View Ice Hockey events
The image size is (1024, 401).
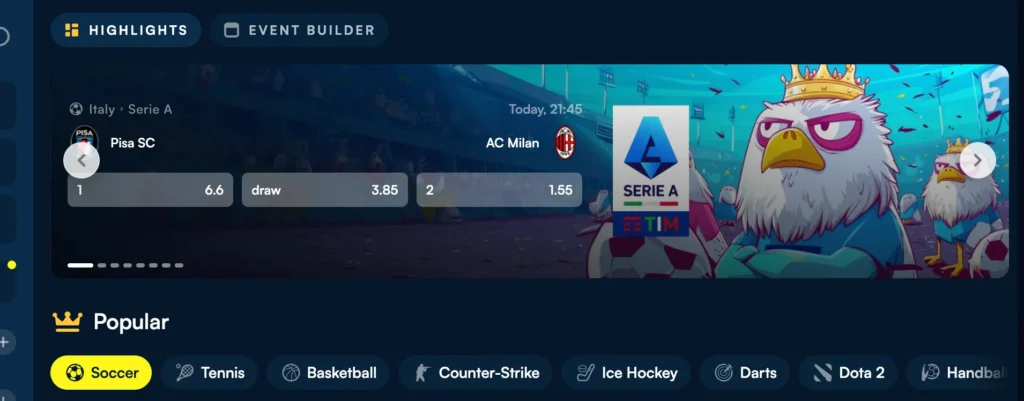[x=626, y=373]
